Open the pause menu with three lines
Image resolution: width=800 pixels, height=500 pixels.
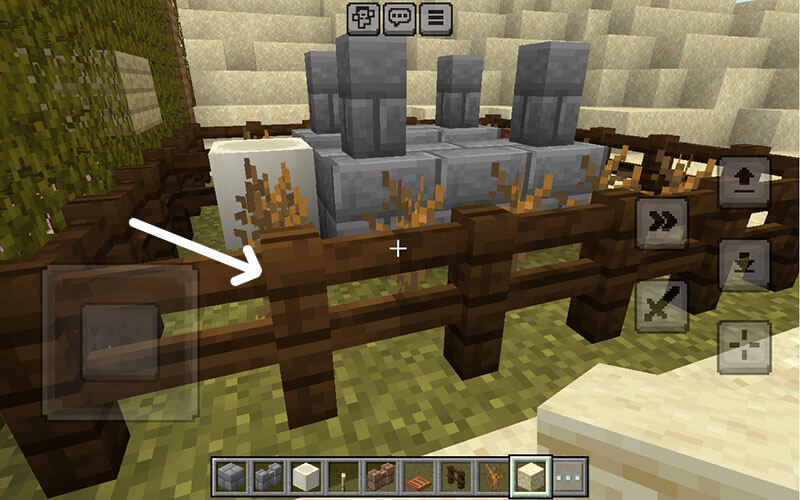tap(435, 18)
